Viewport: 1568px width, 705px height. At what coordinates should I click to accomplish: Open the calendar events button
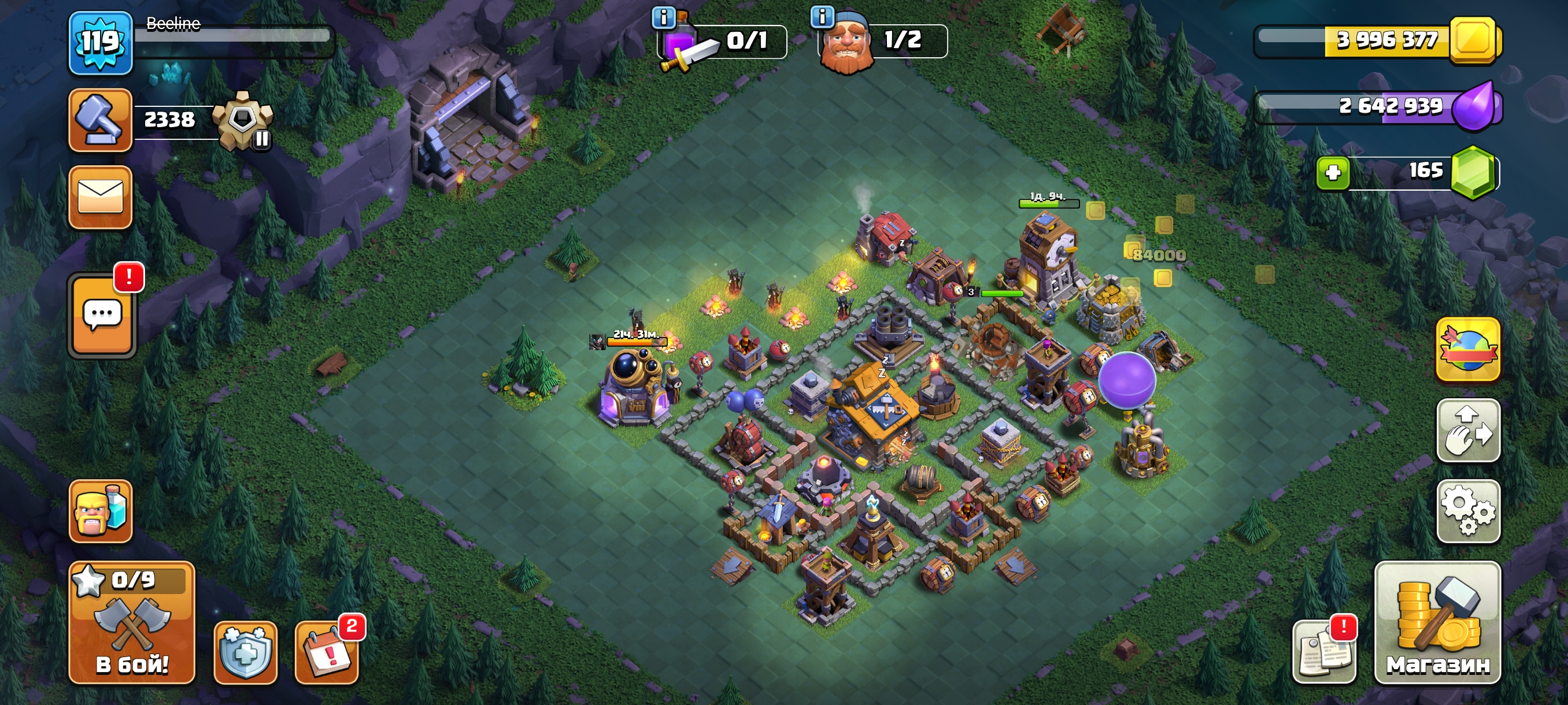[327, 652]
